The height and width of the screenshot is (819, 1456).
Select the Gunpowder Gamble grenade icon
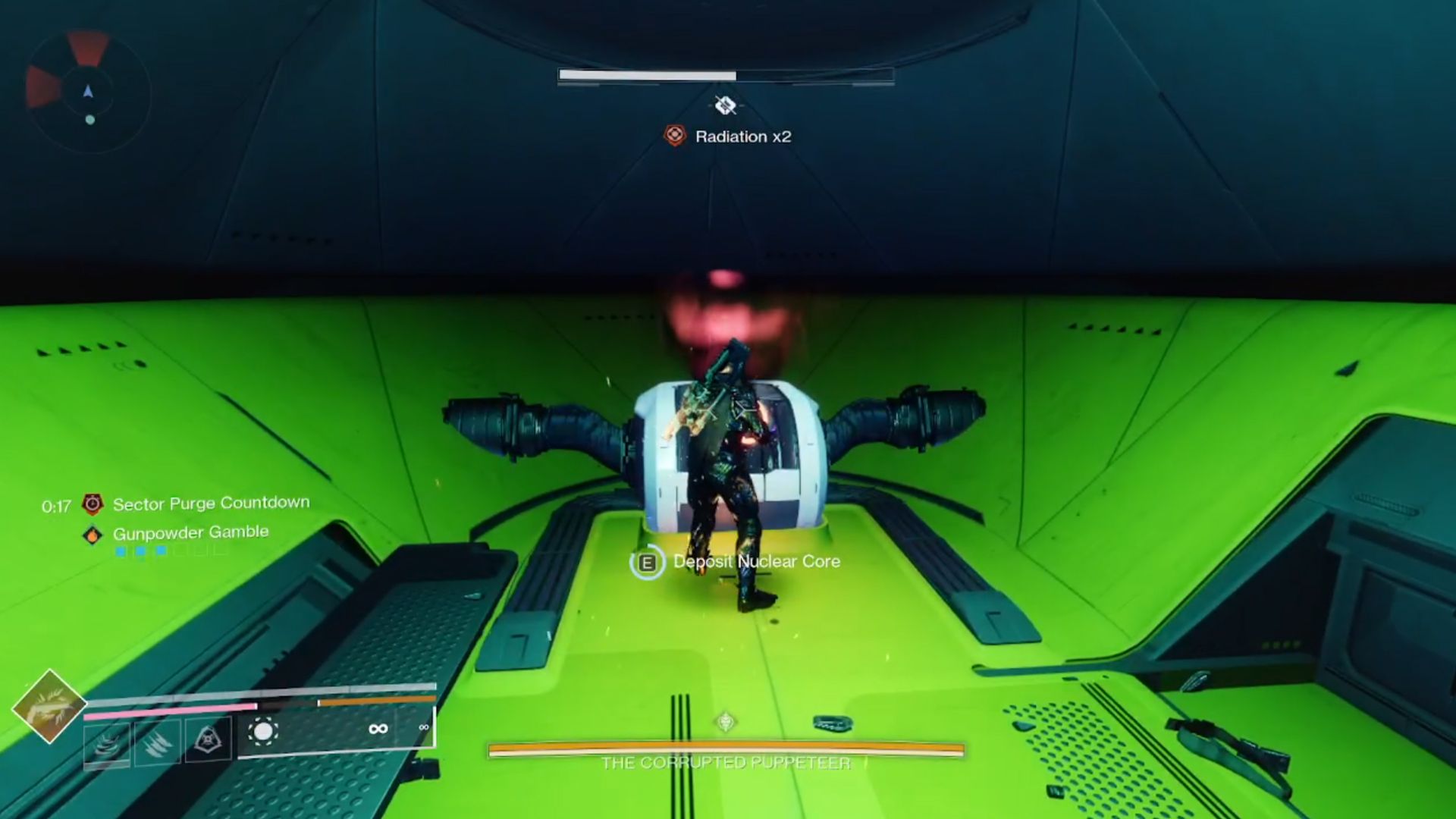click(93, 535)
